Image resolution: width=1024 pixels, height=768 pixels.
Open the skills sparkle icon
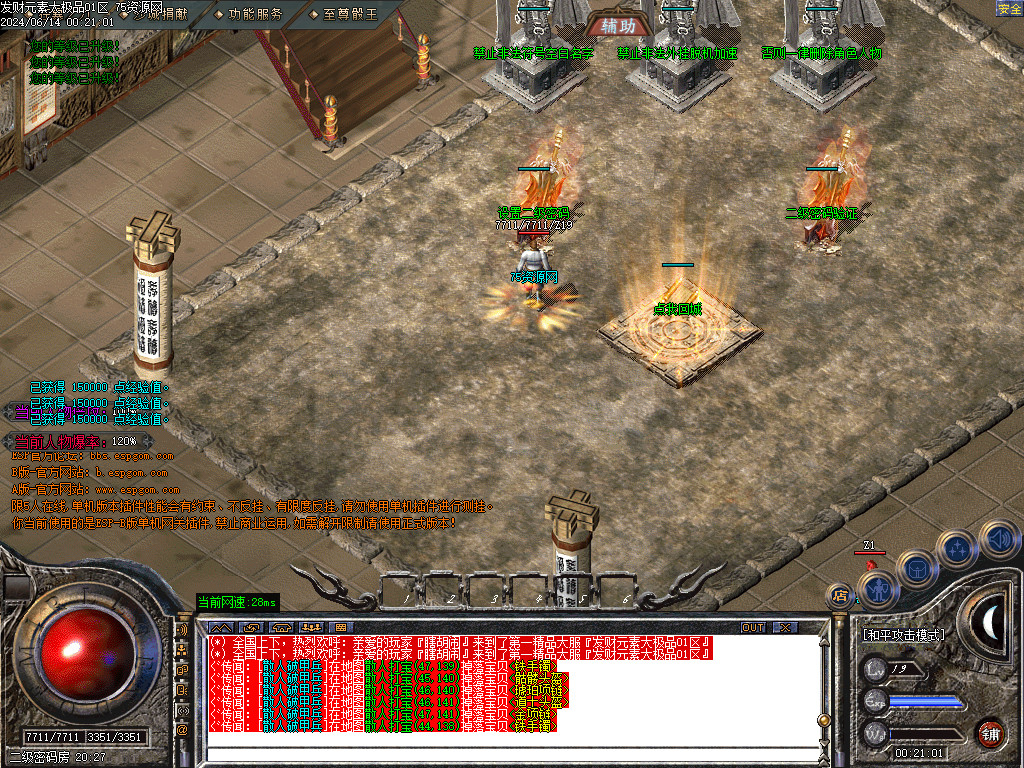[x=958, y=548]
